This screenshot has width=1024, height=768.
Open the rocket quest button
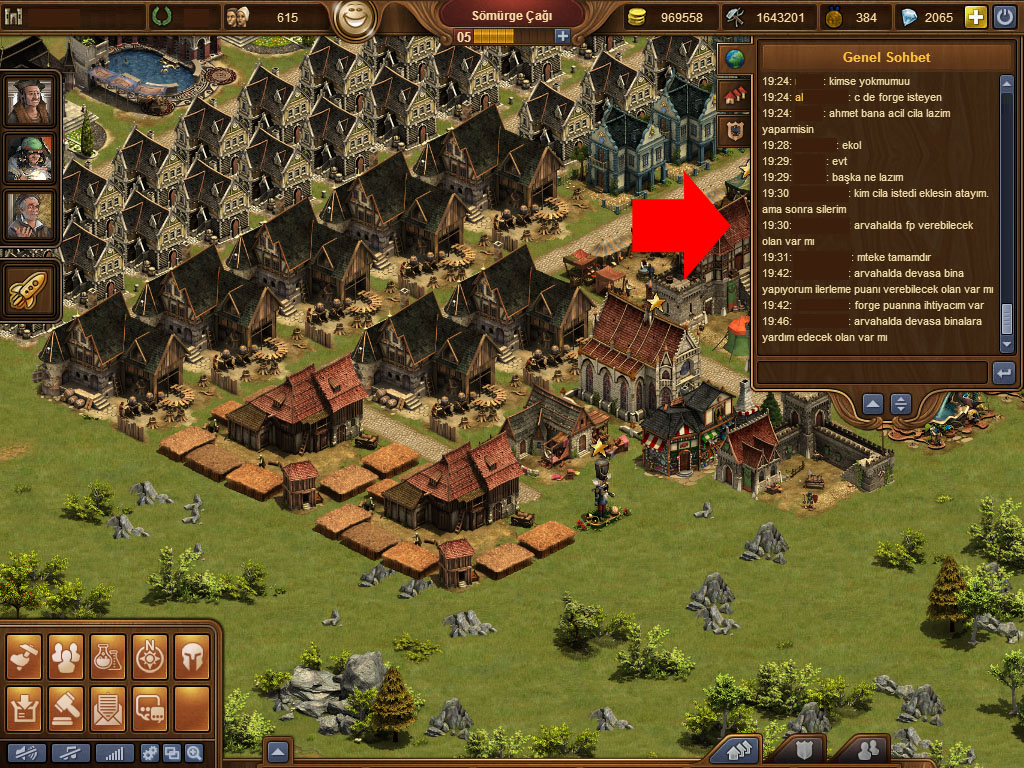tap(29, 291)
